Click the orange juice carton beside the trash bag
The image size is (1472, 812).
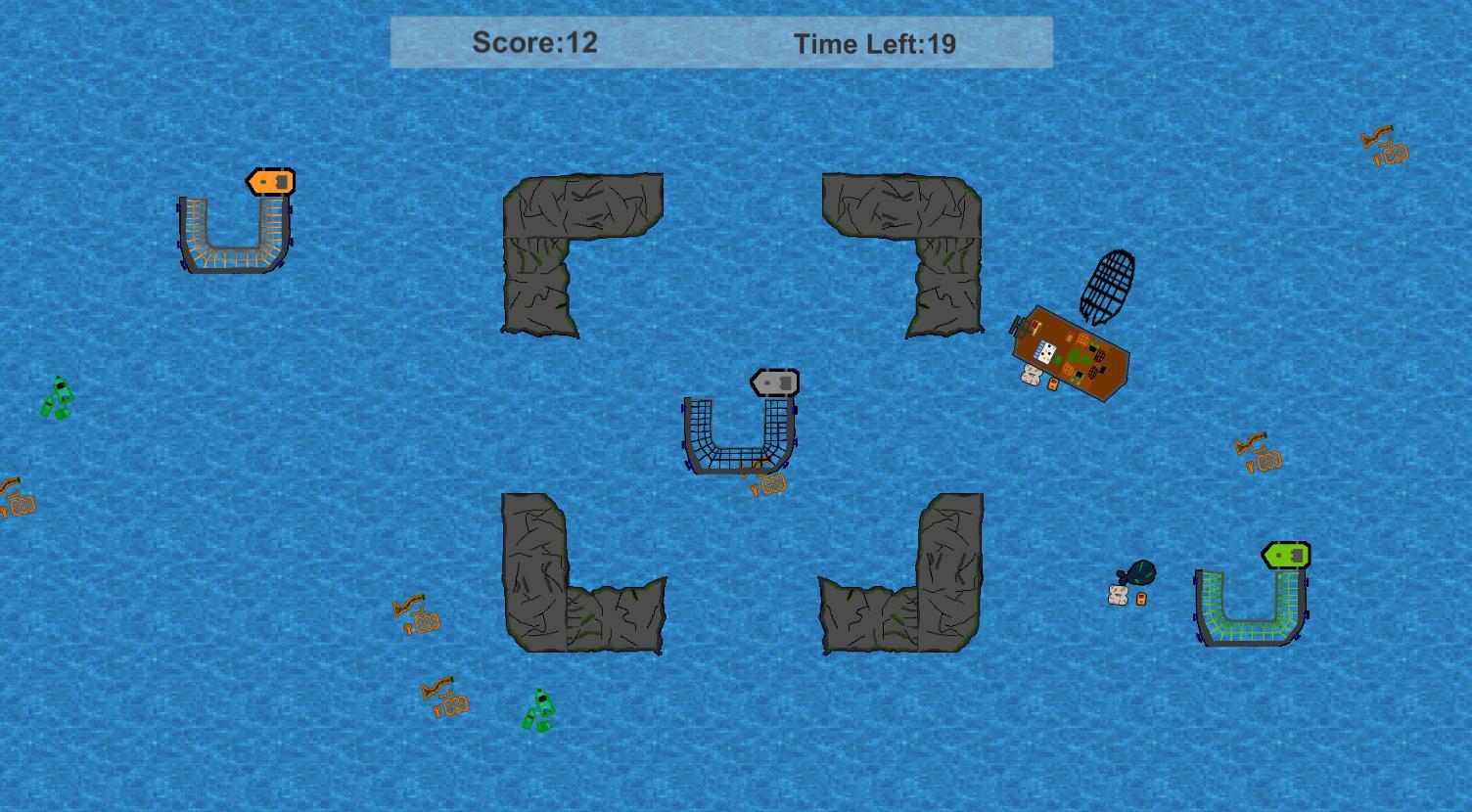[x=1141, y=599]
